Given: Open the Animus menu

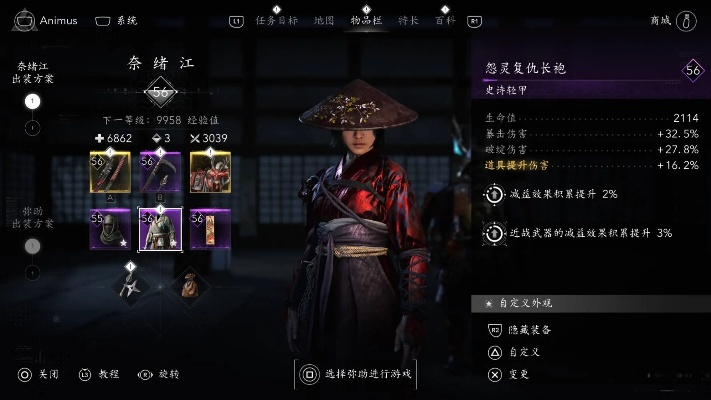Looking at the screenshot, I should pyautogui.click(x=44, y=20).
